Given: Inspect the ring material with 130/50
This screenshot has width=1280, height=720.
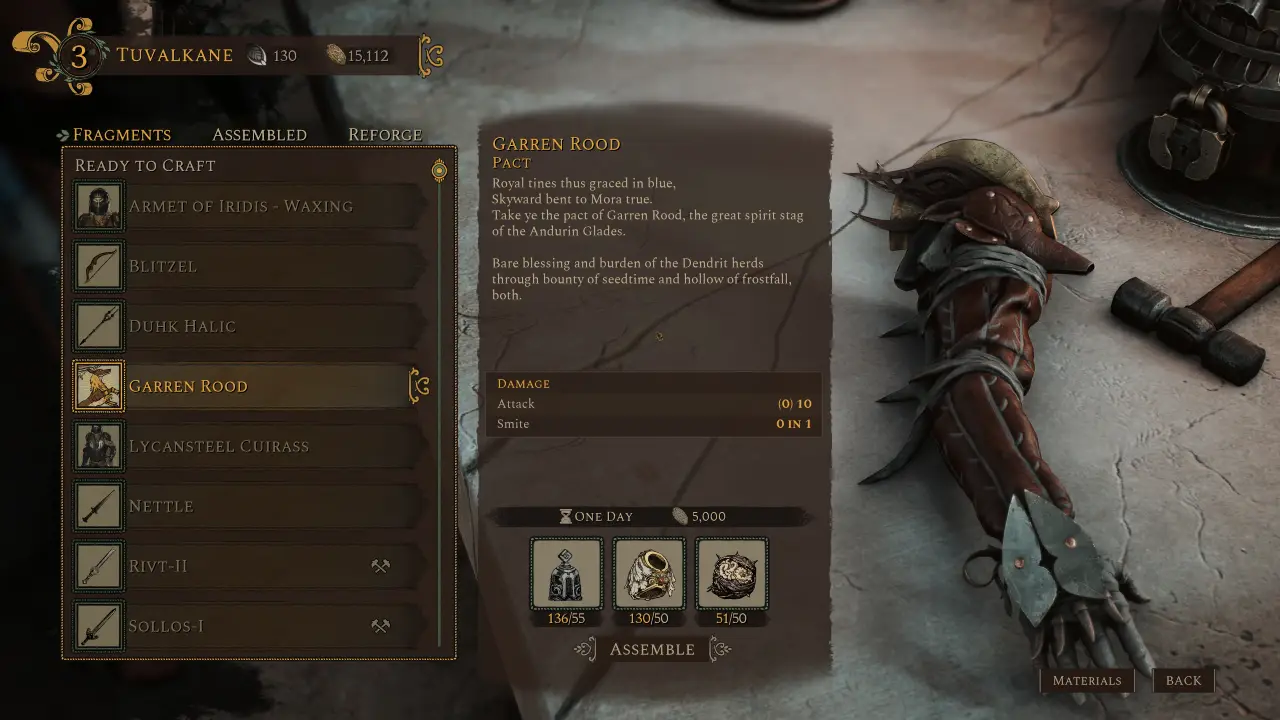Looking at the screenshot, I should (x=649, y=574).
